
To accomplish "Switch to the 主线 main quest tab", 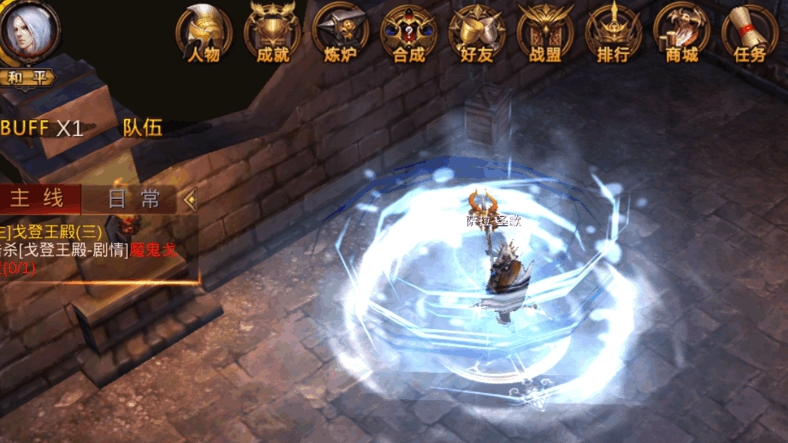I will 40,198.
